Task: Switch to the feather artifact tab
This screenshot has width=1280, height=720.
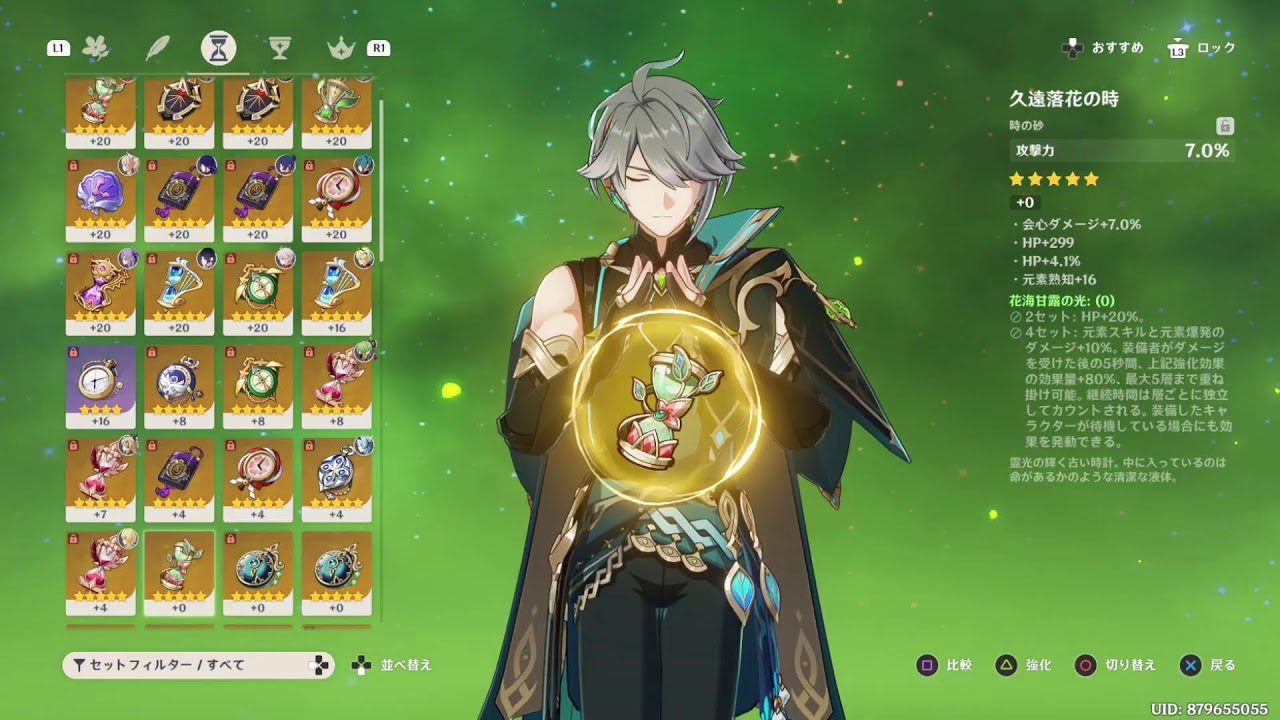Action: 157,48
